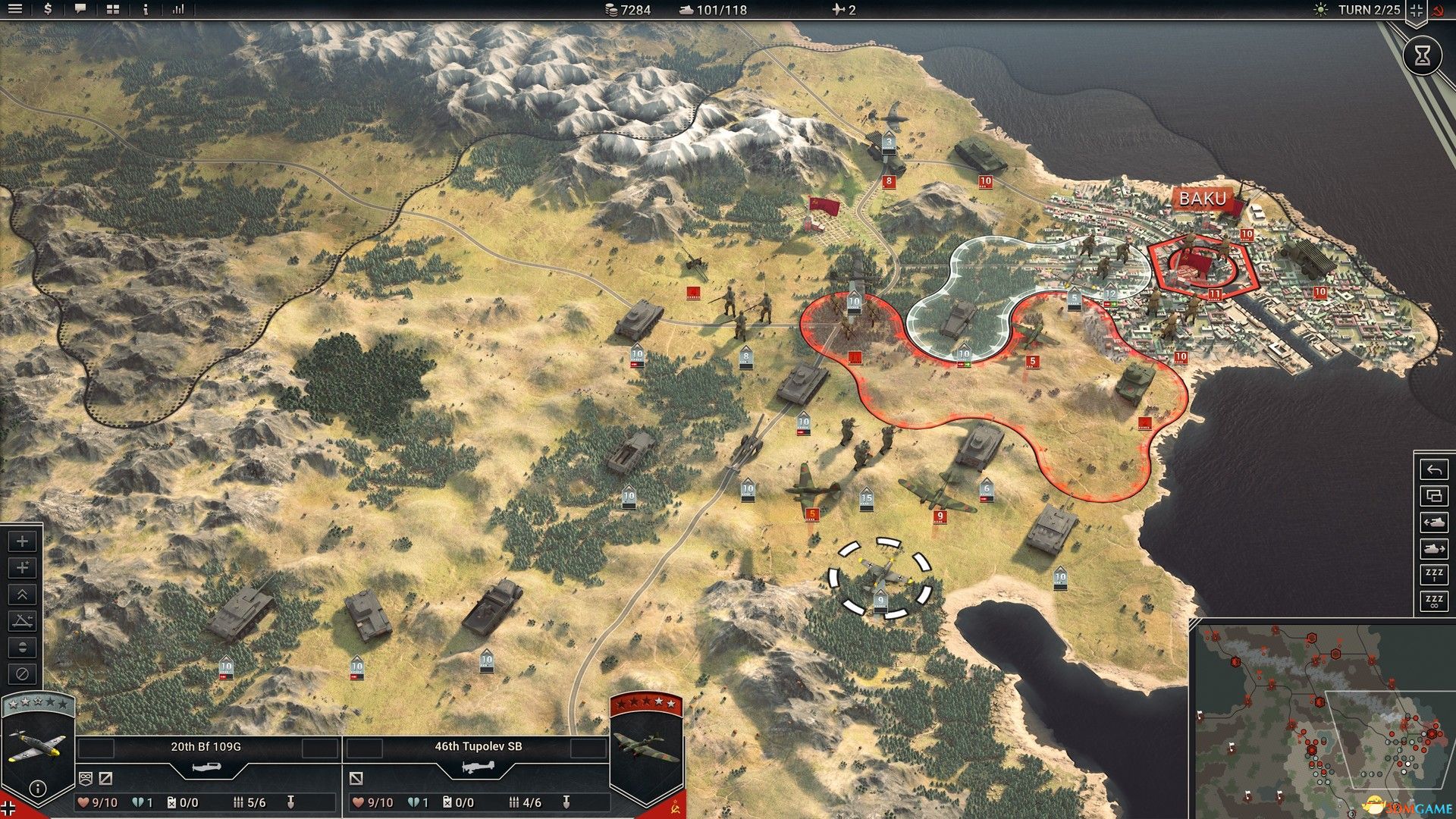Click the undo move arrow button
This screenshot has height=819, width=1456.
(x=1433, y=470)
